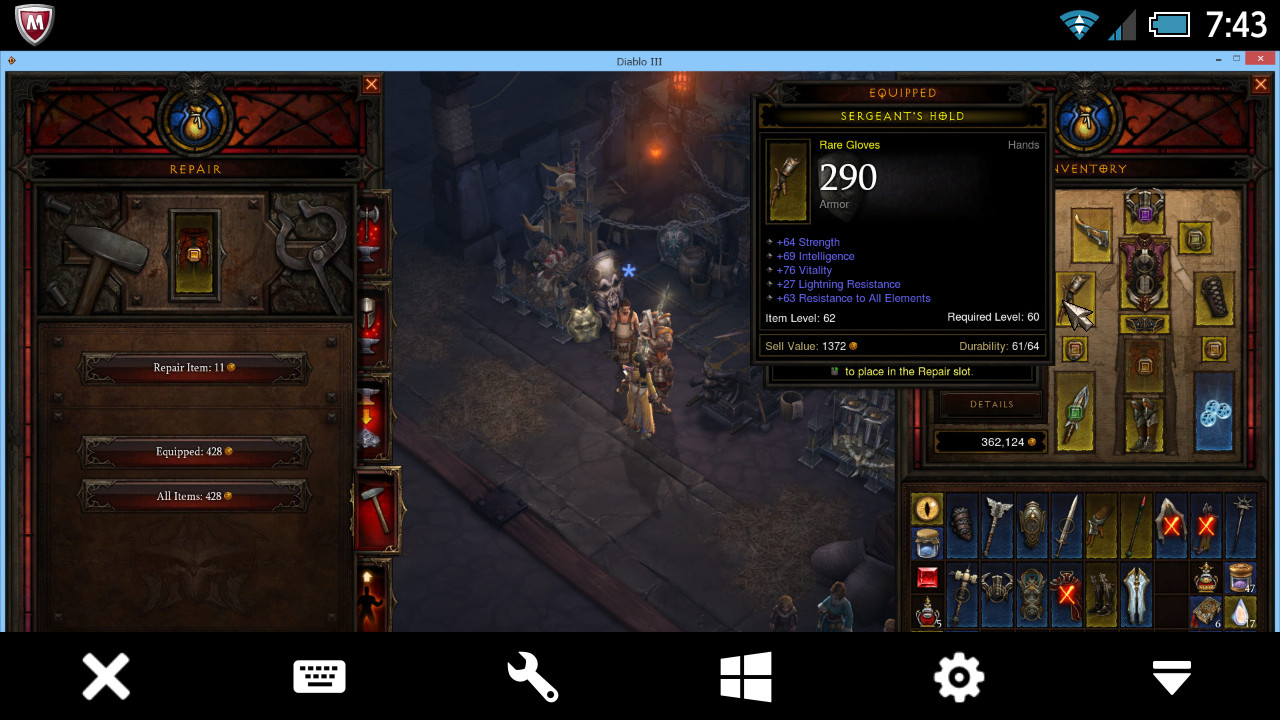Open the on-screen keyboard

[x=319, y=677]
